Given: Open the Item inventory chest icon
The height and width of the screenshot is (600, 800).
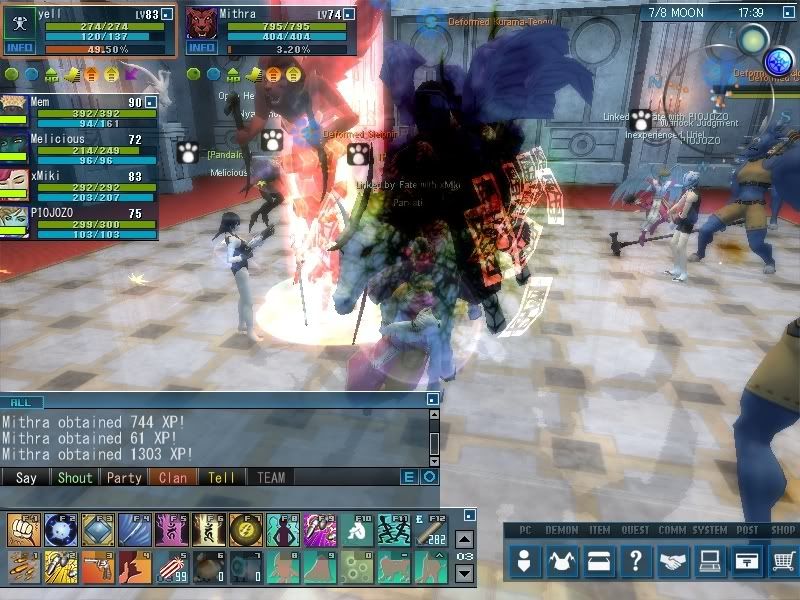Looking at the screenshot, I should pyautogui.click(x=599, y=562).
